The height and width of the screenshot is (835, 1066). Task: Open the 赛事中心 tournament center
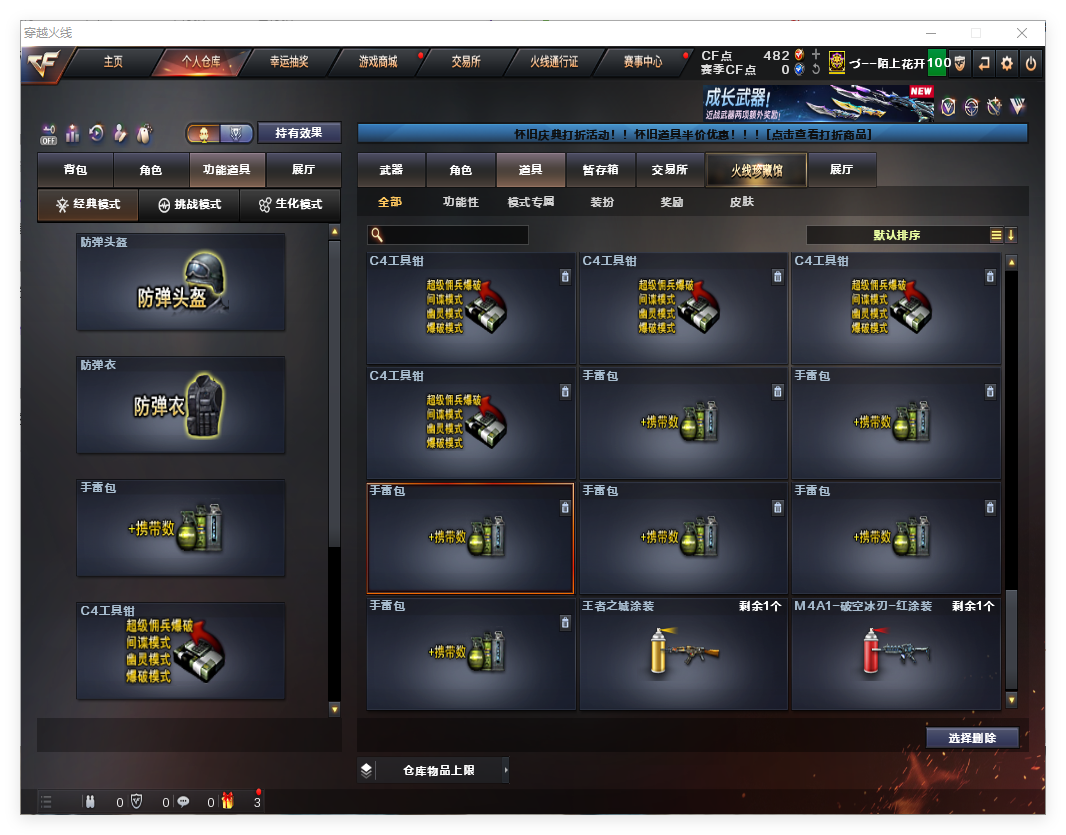pos(643,62)
